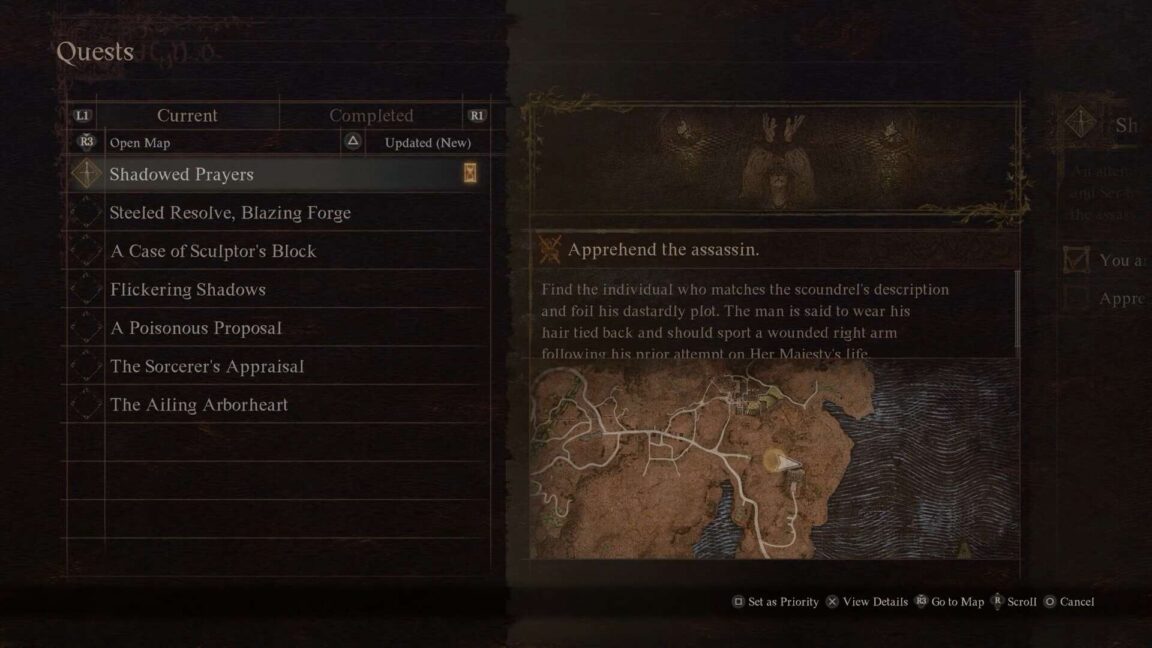The image size is (1152, 648).
Task: Click the Apprehend the assassin objective header
Action: (x=664, y=250)
